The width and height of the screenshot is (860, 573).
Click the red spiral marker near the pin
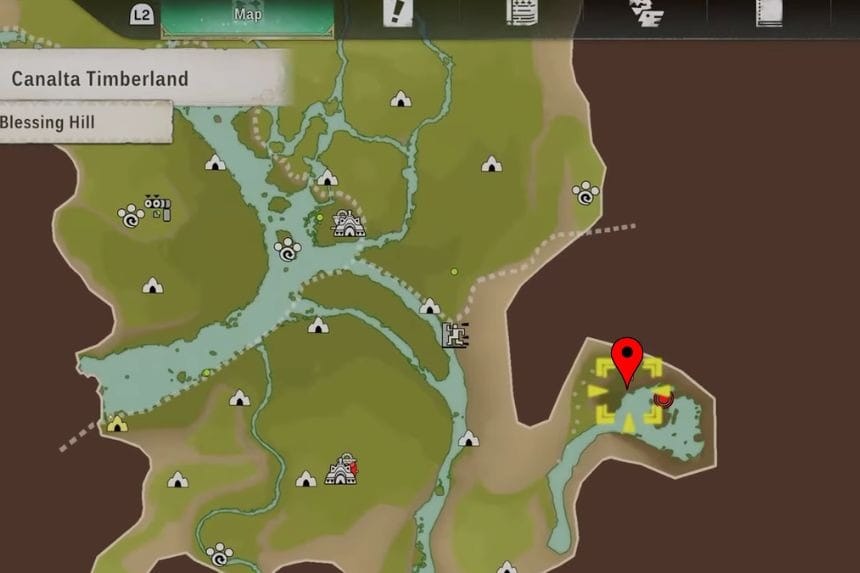(x=662, y=400)
